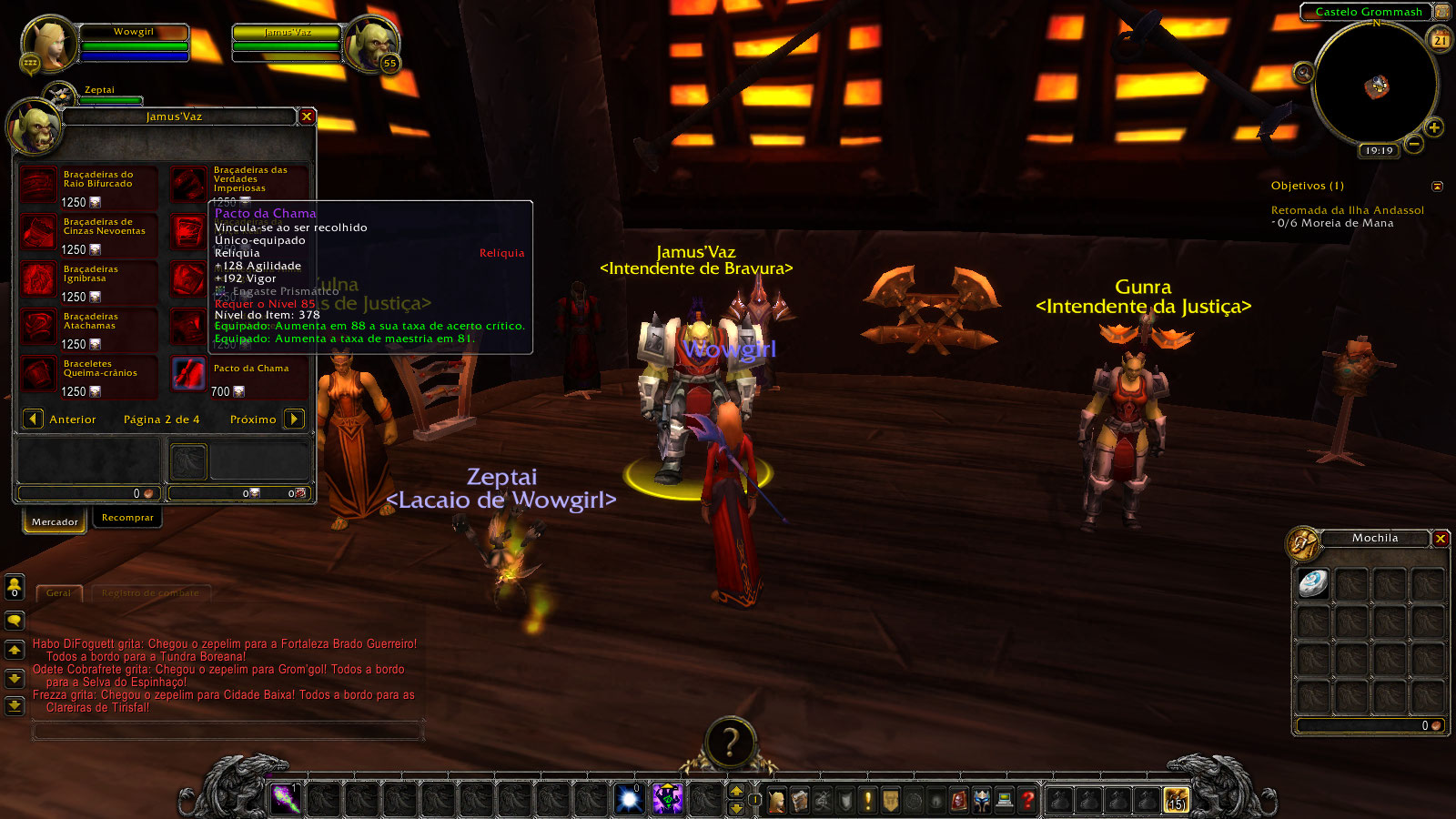Open the red question mark help button
Viewport: 1456px width, 819px height.
(x=1028, y=800)
